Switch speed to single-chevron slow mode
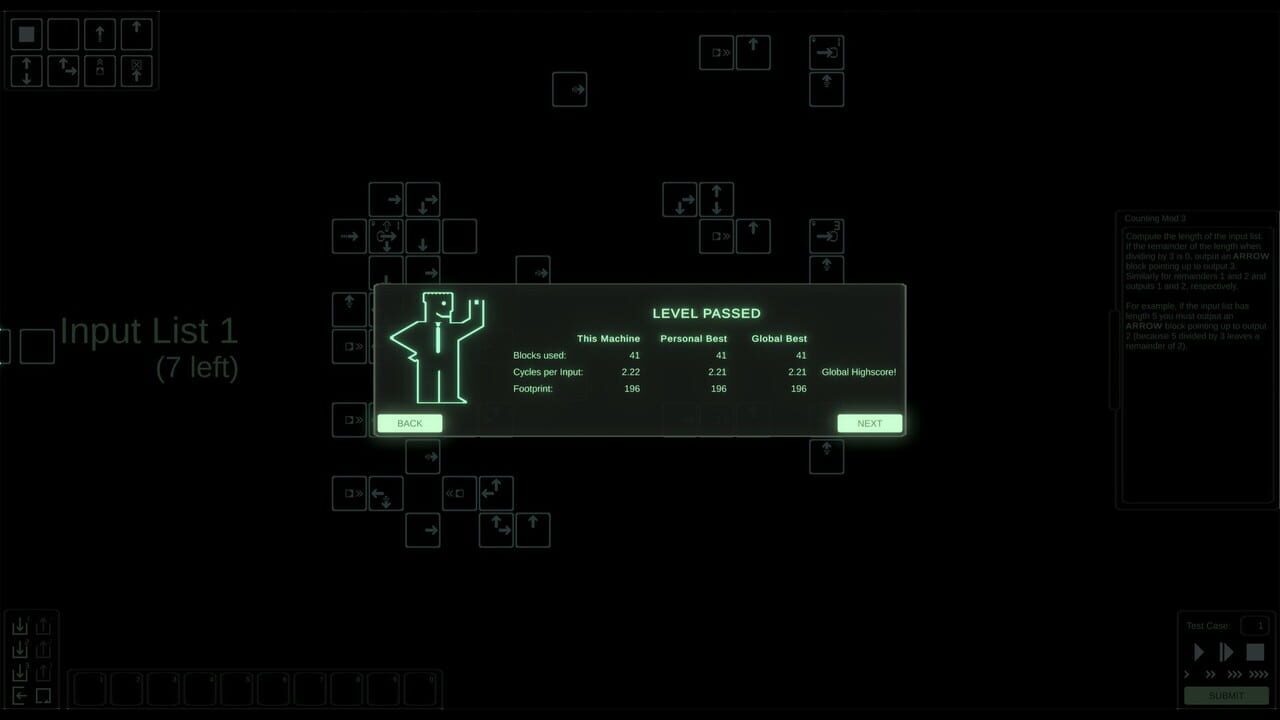This screenshot has width=1280, height=720. (1186, 674)
